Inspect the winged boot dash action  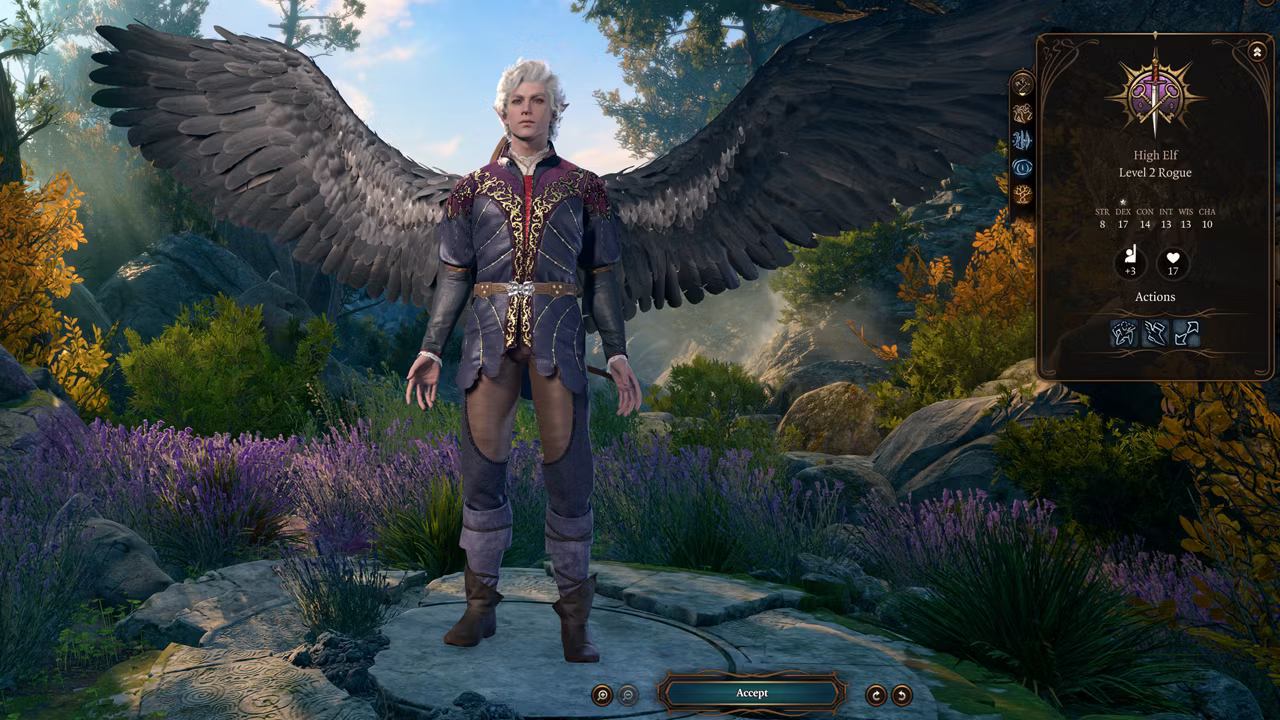click(x=1155, y=333)
